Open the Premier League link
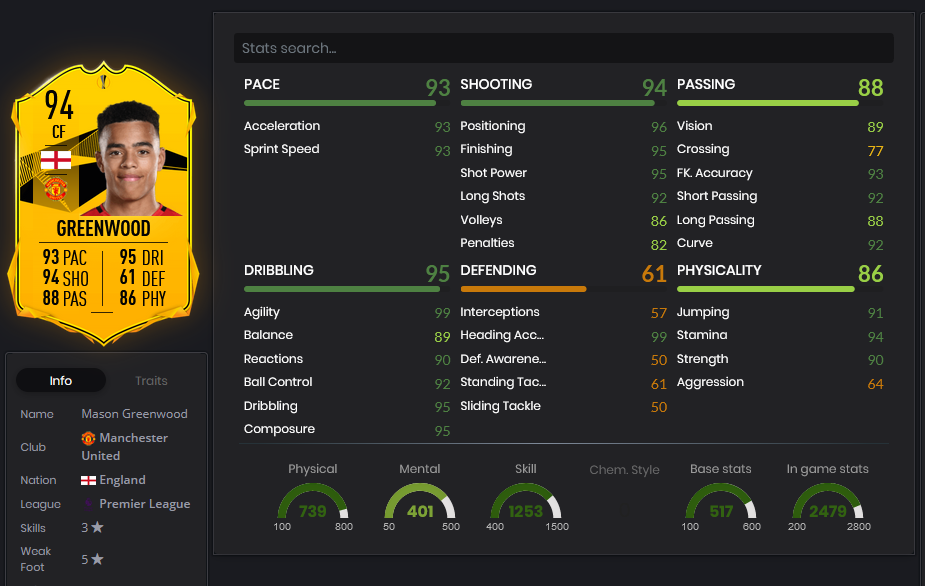Viewport: 925px width, 586px height. click(144, 504)
